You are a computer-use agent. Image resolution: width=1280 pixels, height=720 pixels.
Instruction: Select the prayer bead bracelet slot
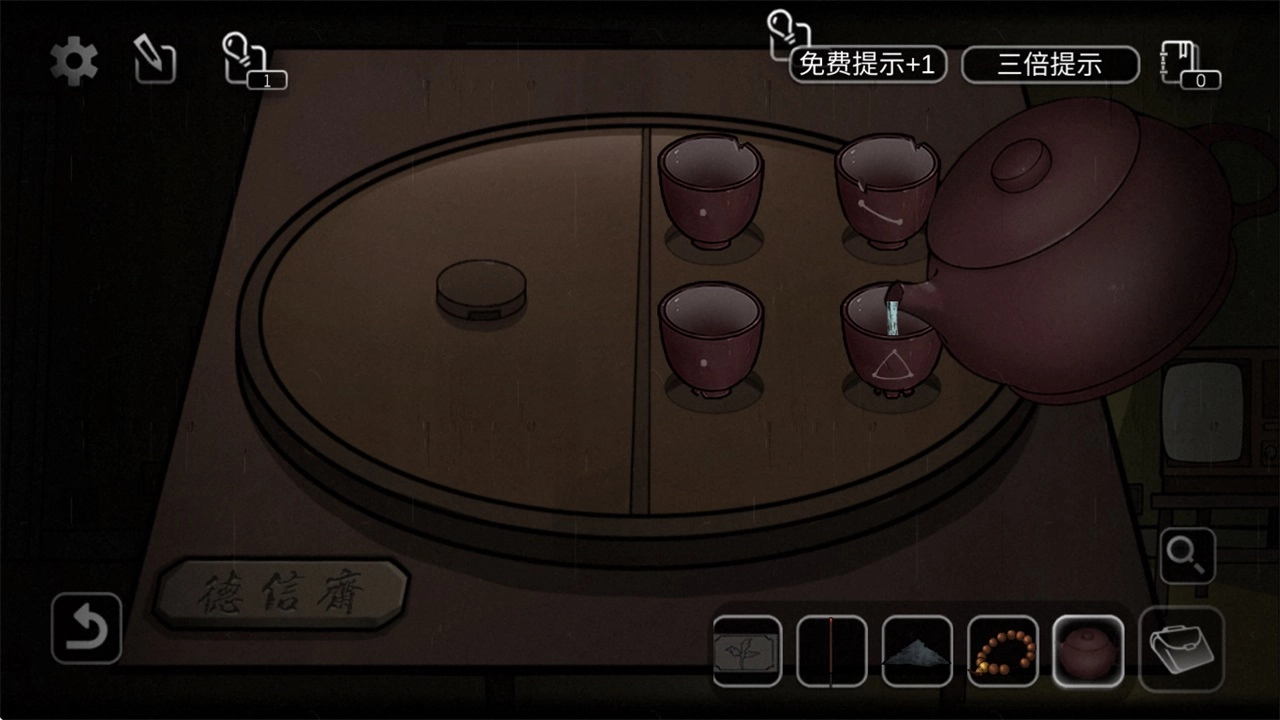click(x=1002, y=651)
